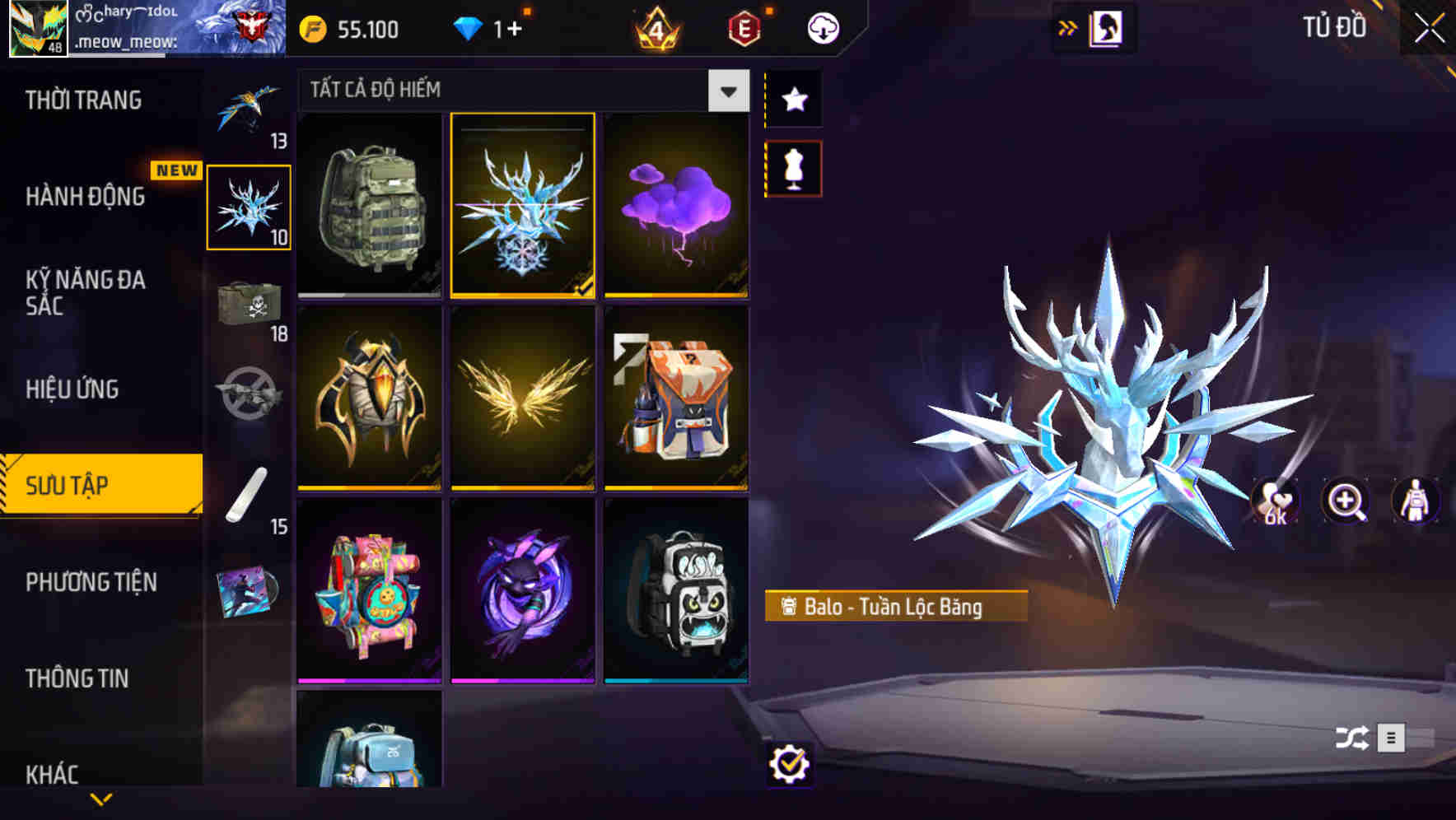1456x820 pixels.
Task: Select the Balo - Tuần Lộc Băng thumbnail
Action: click(523, 206)
